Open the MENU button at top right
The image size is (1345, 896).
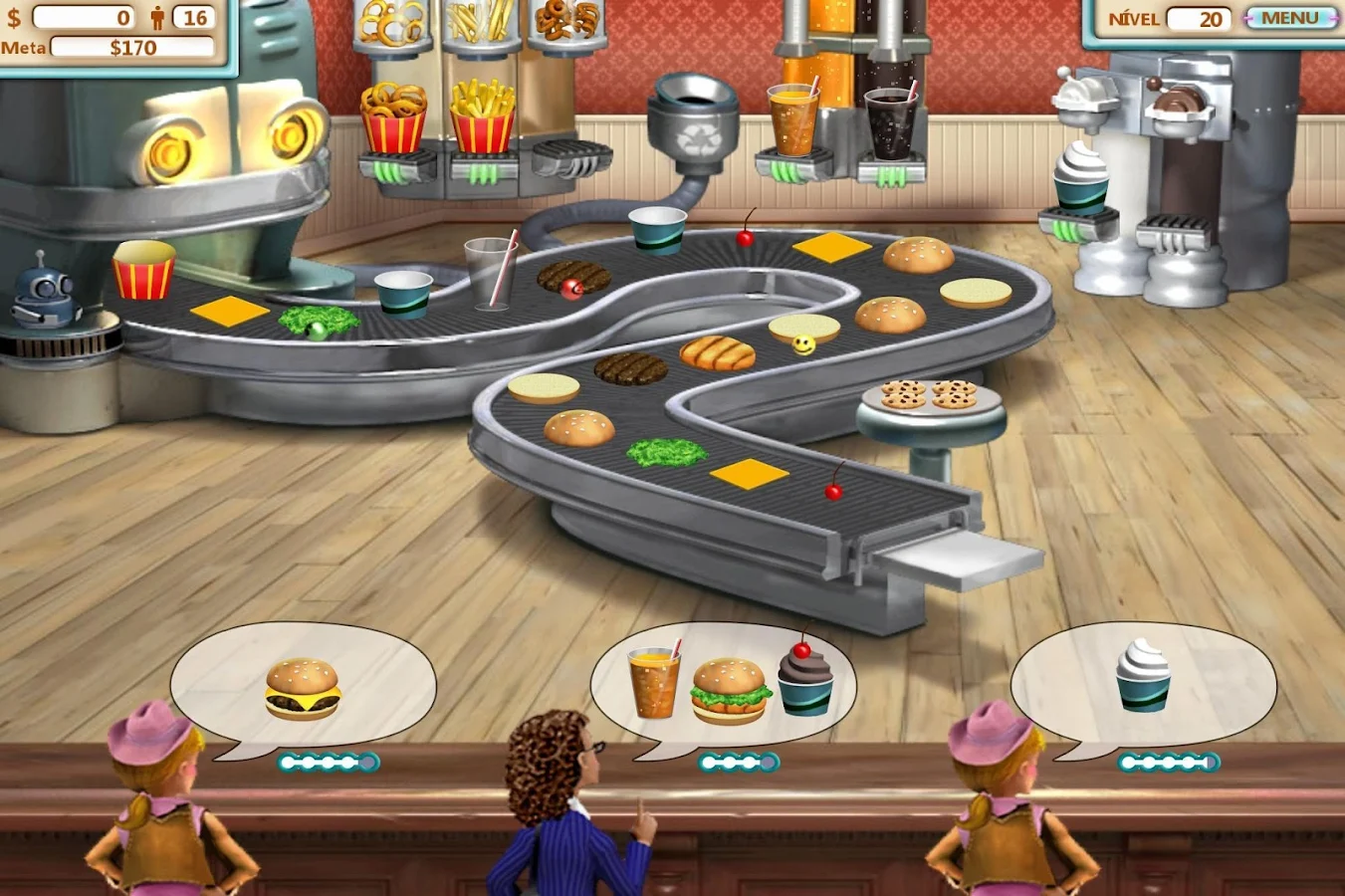tap(1290, 18)
